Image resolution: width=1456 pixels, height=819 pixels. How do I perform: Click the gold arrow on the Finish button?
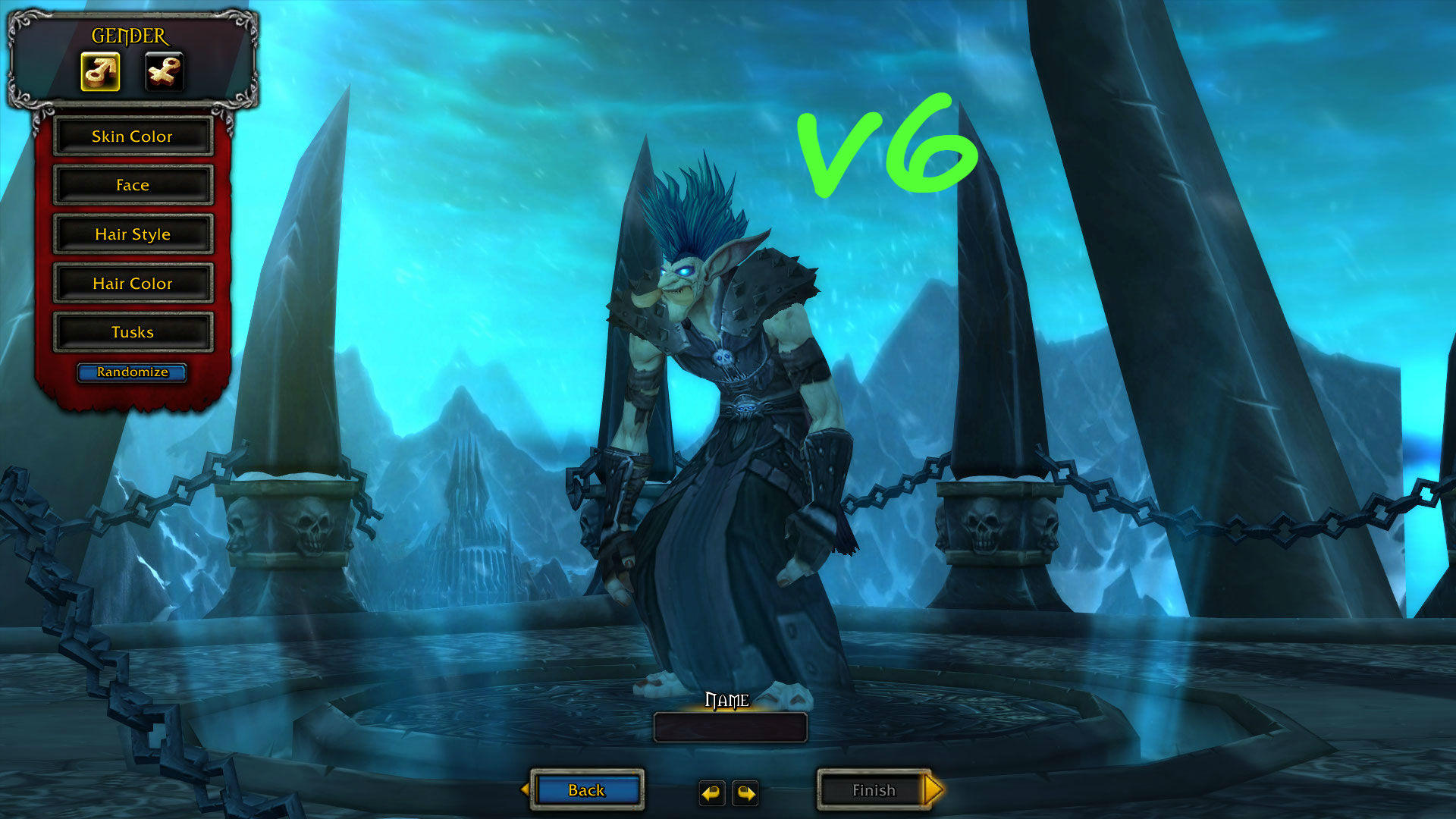pos(931,790)
